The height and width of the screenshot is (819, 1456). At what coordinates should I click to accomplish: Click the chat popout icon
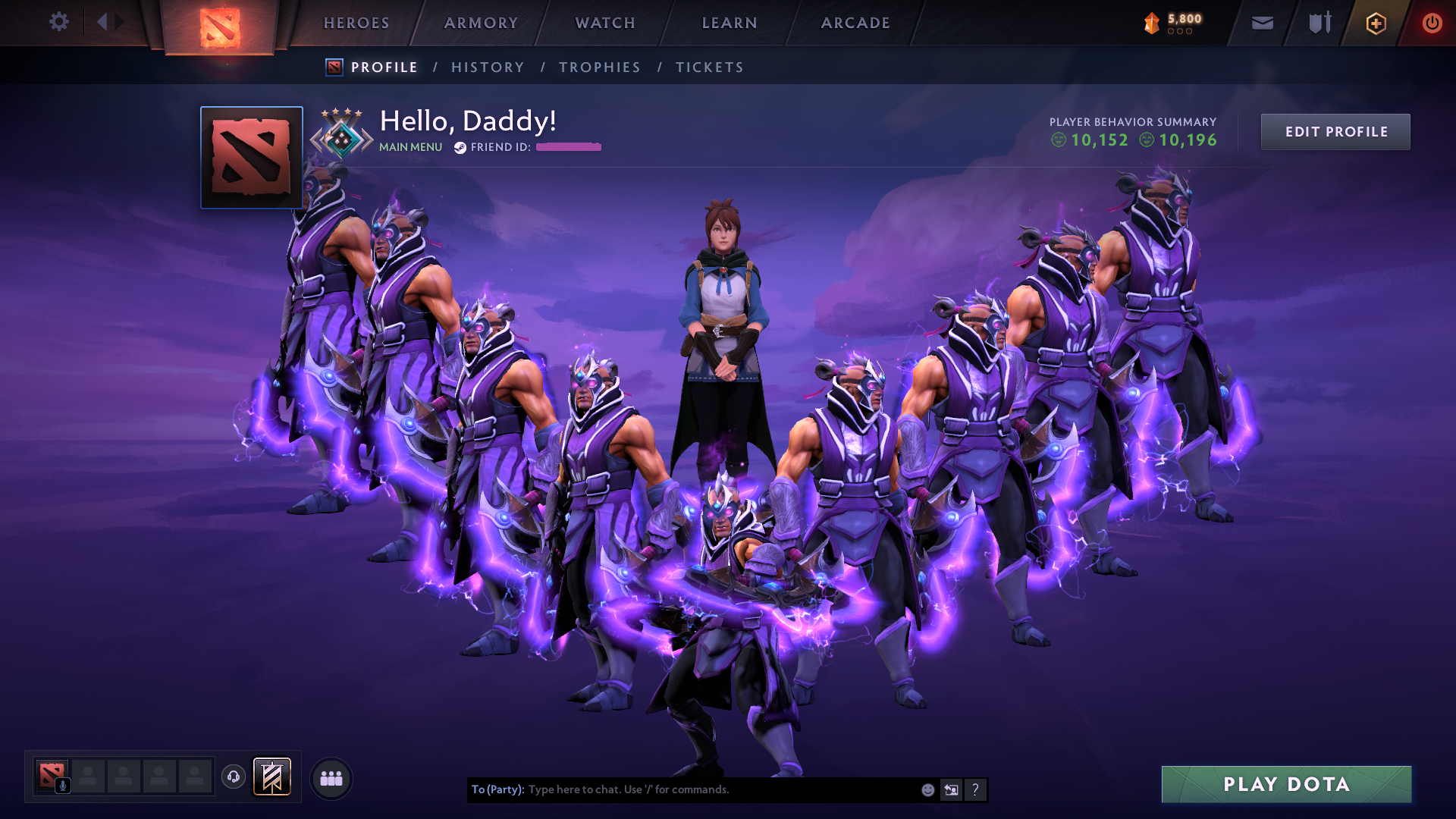click(x=951, y=789)
